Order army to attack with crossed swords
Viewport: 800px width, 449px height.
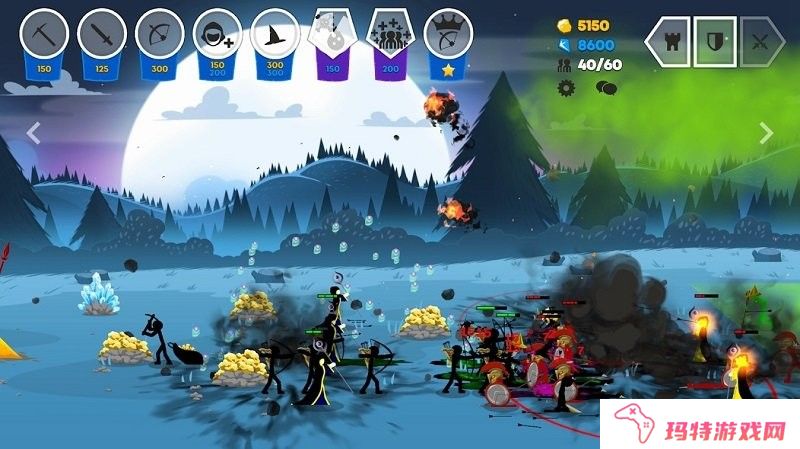coord(761,42)
